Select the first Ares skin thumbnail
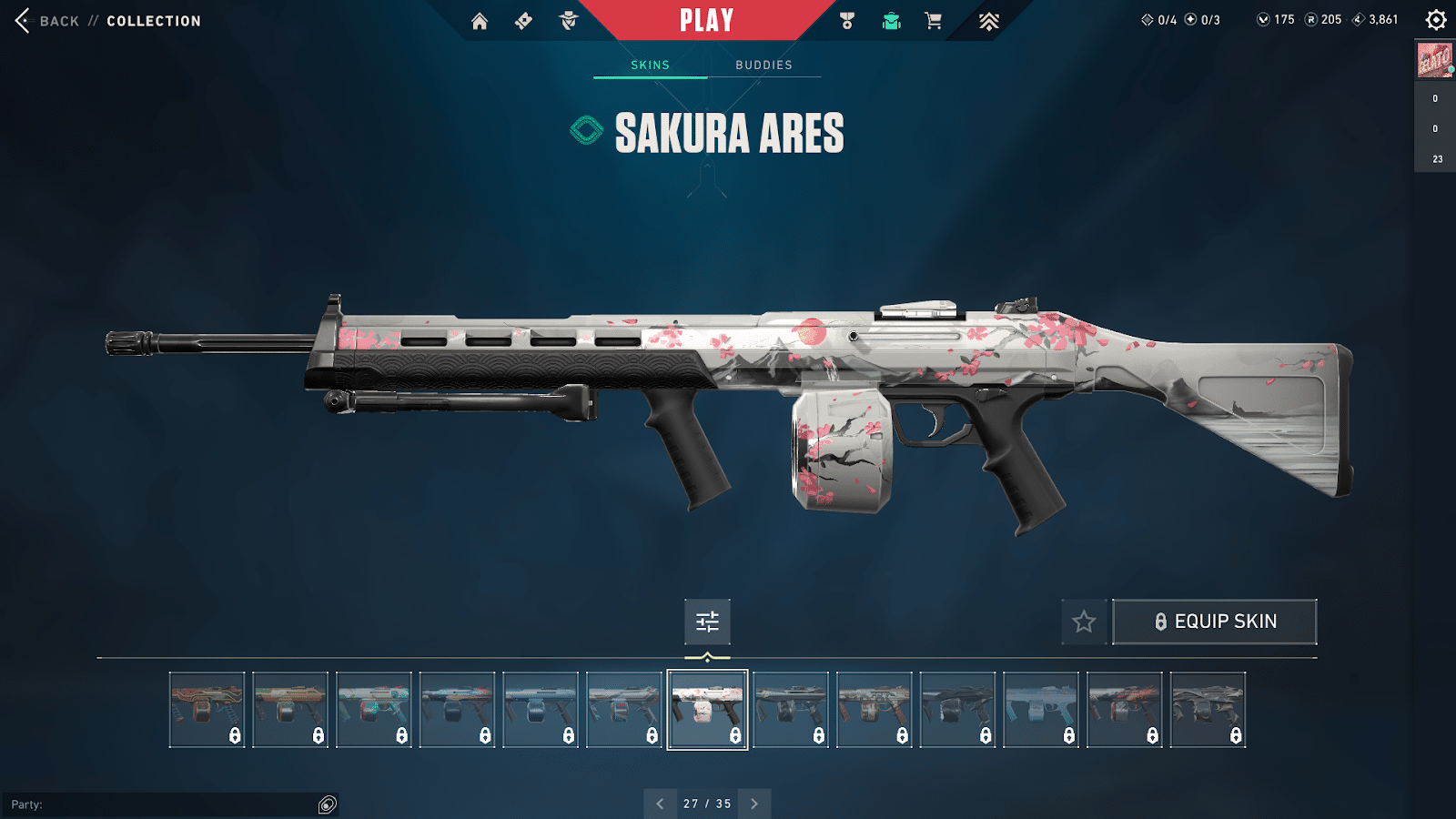1456x819 pixels. click(207, 710)
